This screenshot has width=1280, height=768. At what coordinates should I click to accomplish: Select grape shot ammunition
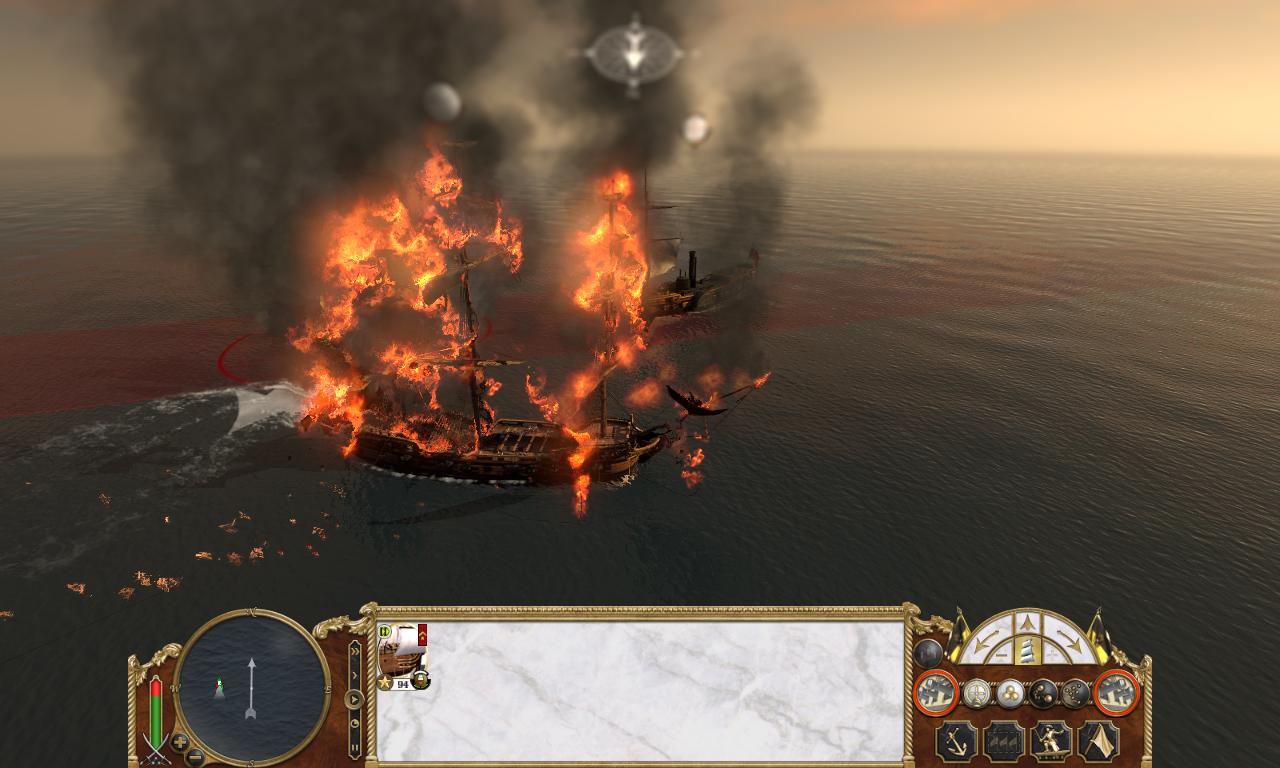(1075, 693)
